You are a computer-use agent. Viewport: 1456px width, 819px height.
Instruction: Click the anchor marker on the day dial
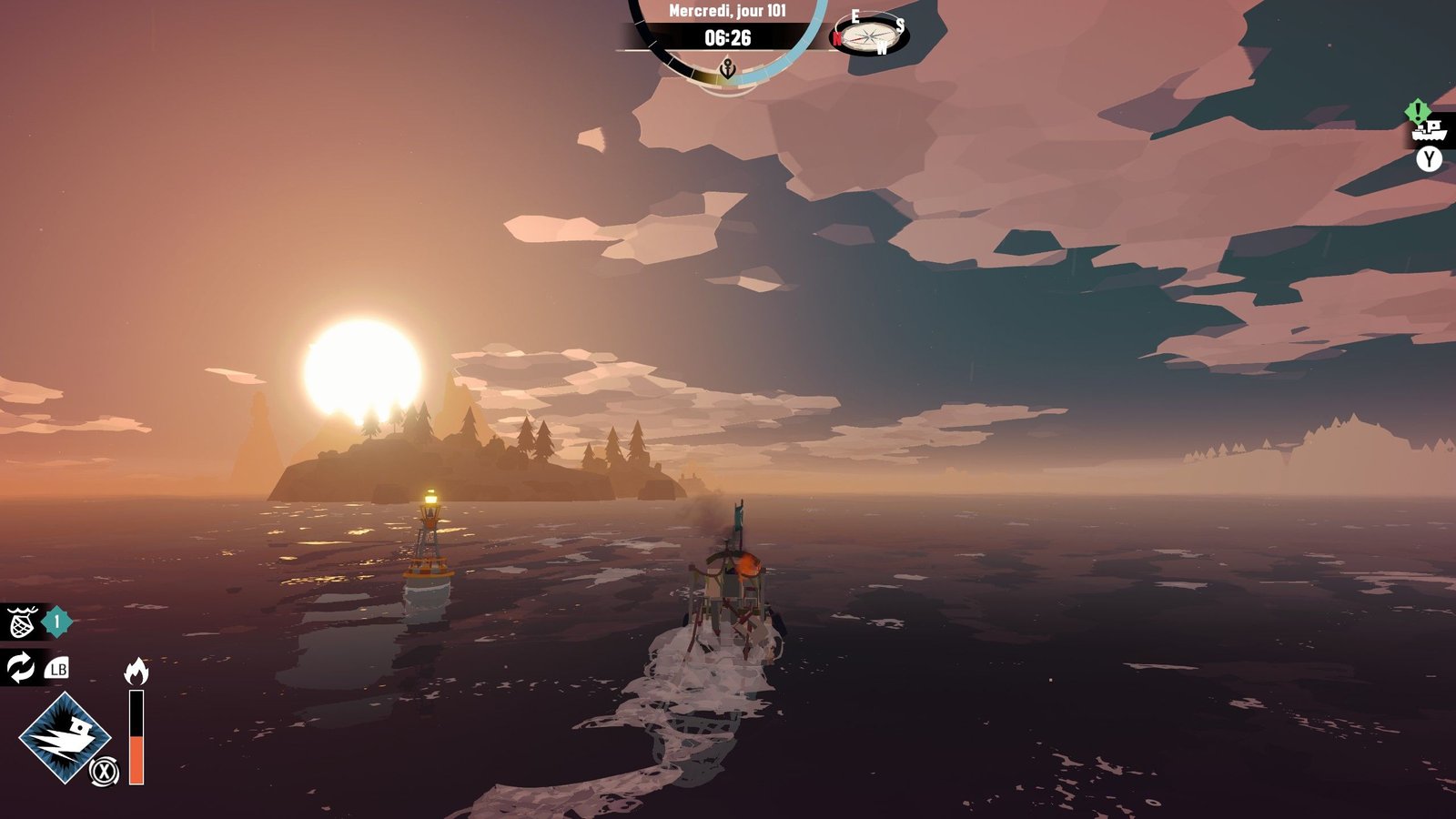click(727, 68)
